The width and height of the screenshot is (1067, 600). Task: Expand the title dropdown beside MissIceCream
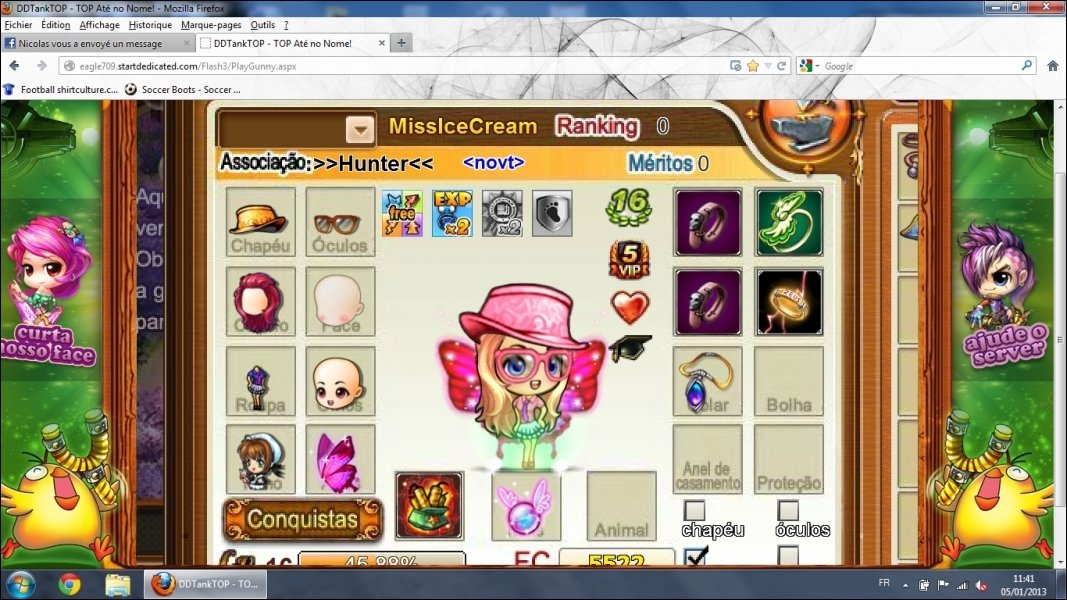pos(360,129)
